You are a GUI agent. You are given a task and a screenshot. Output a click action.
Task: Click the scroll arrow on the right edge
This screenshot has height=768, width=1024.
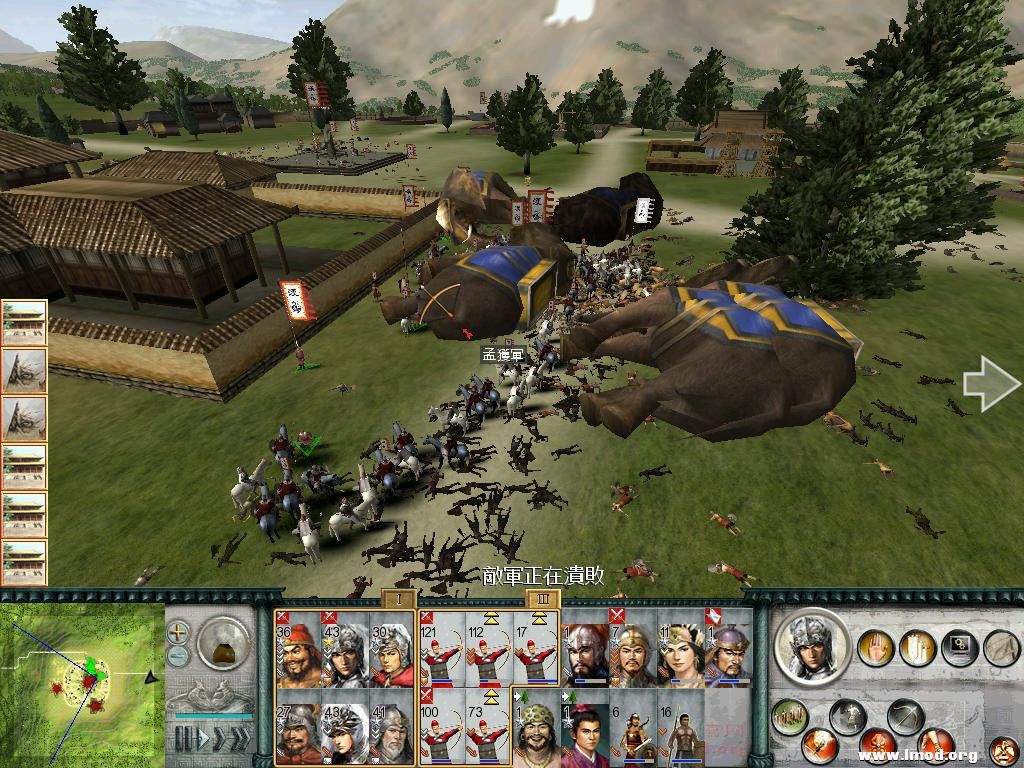pos(991,387)
